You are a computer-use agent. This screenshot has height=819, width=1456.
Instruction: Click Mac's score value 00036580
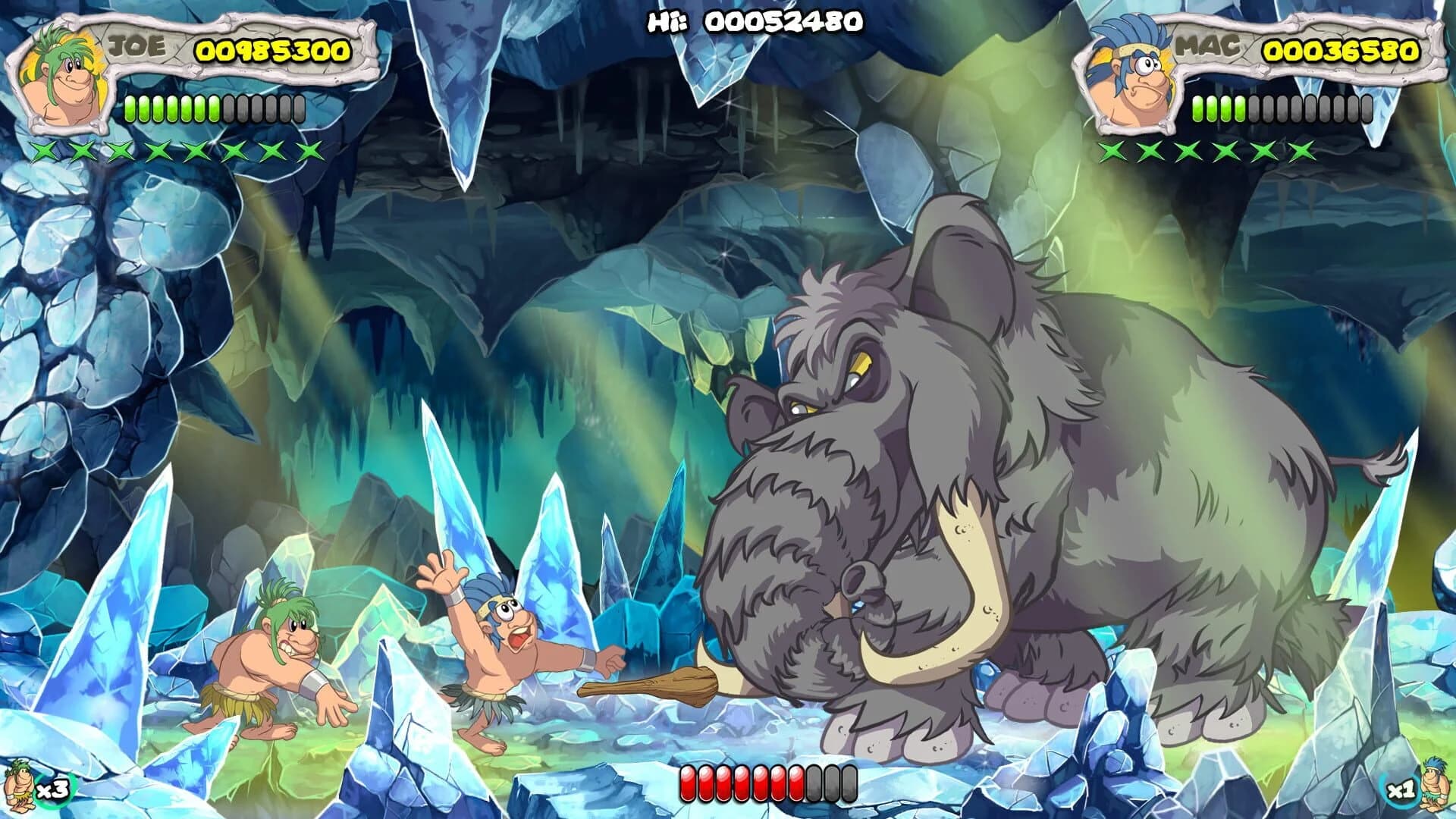[1341, 52]
